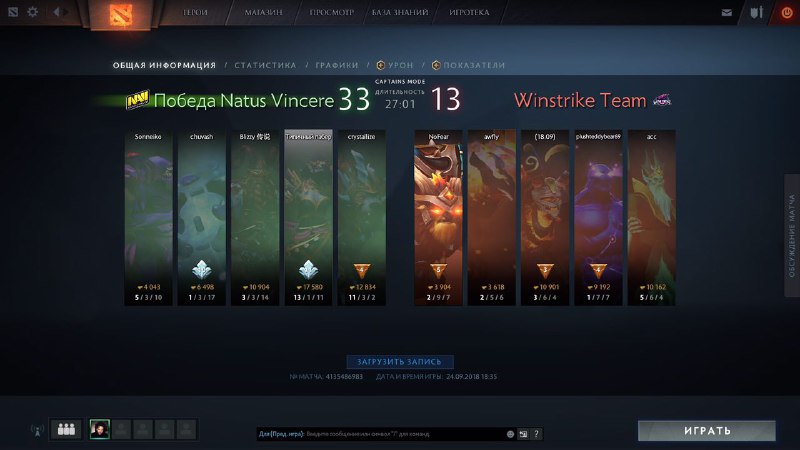Open the ИГРОТЕКА menu

[x=470, y=13]
